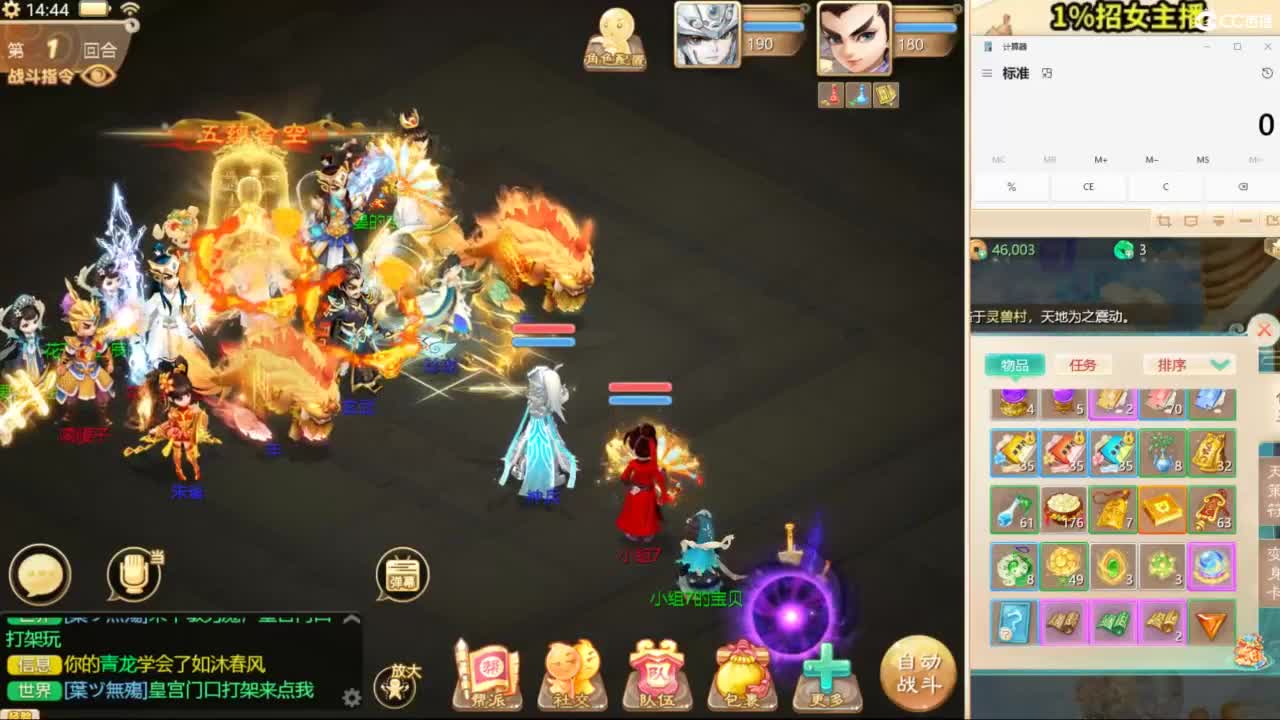Image resolution: width=1280 pixels, height=720 pixels.
Task: Open the chat bubble icon
Action: (38, 574)
